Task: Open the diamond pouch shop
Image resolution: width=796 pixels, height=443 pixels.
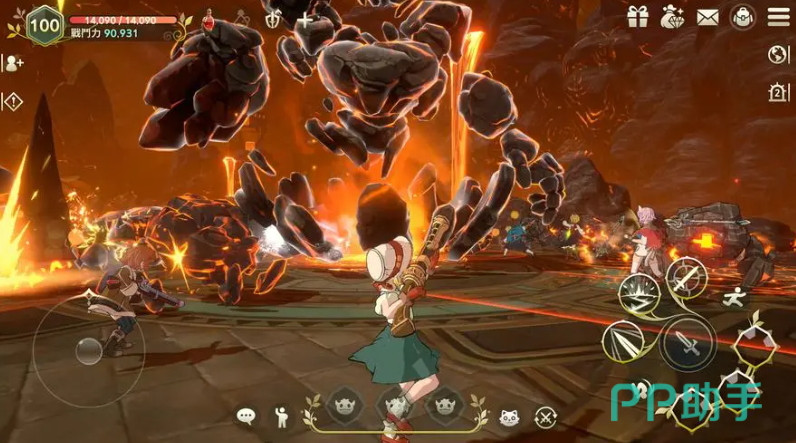Action: pyautogui.click(x=673, y=17)
